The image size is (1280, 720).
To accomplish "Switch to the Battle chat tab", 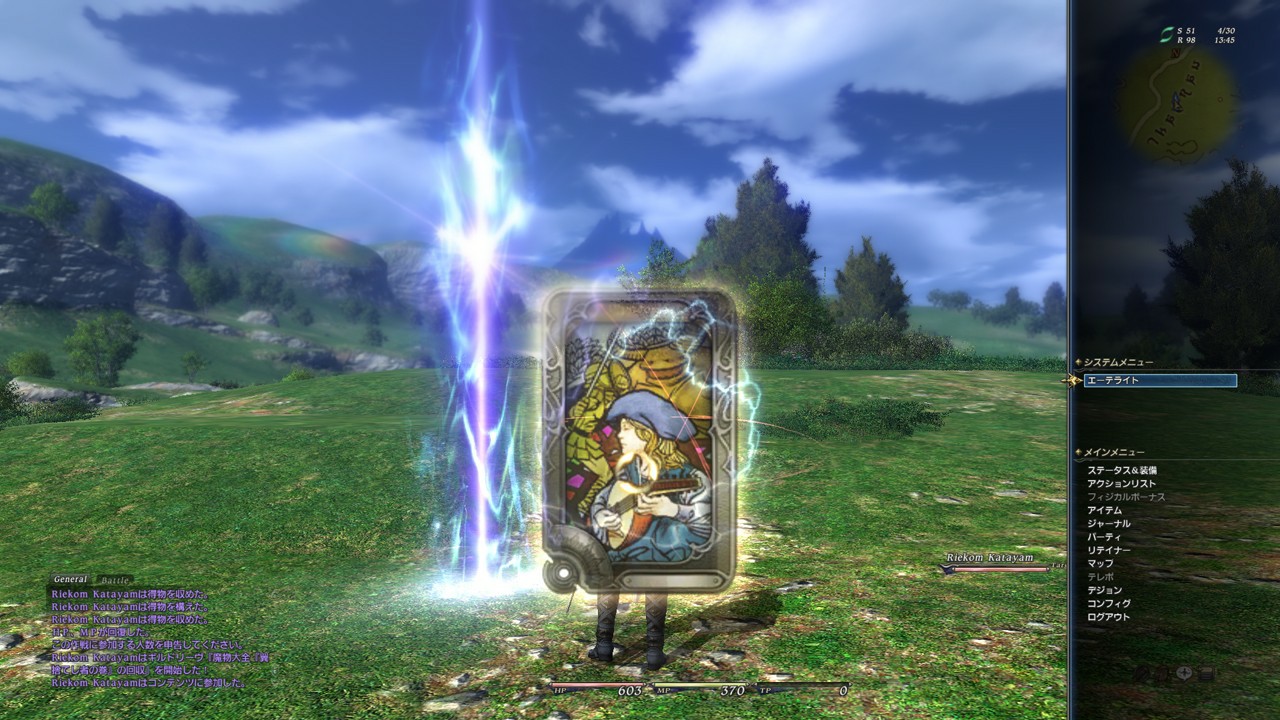I will point(113,578).
